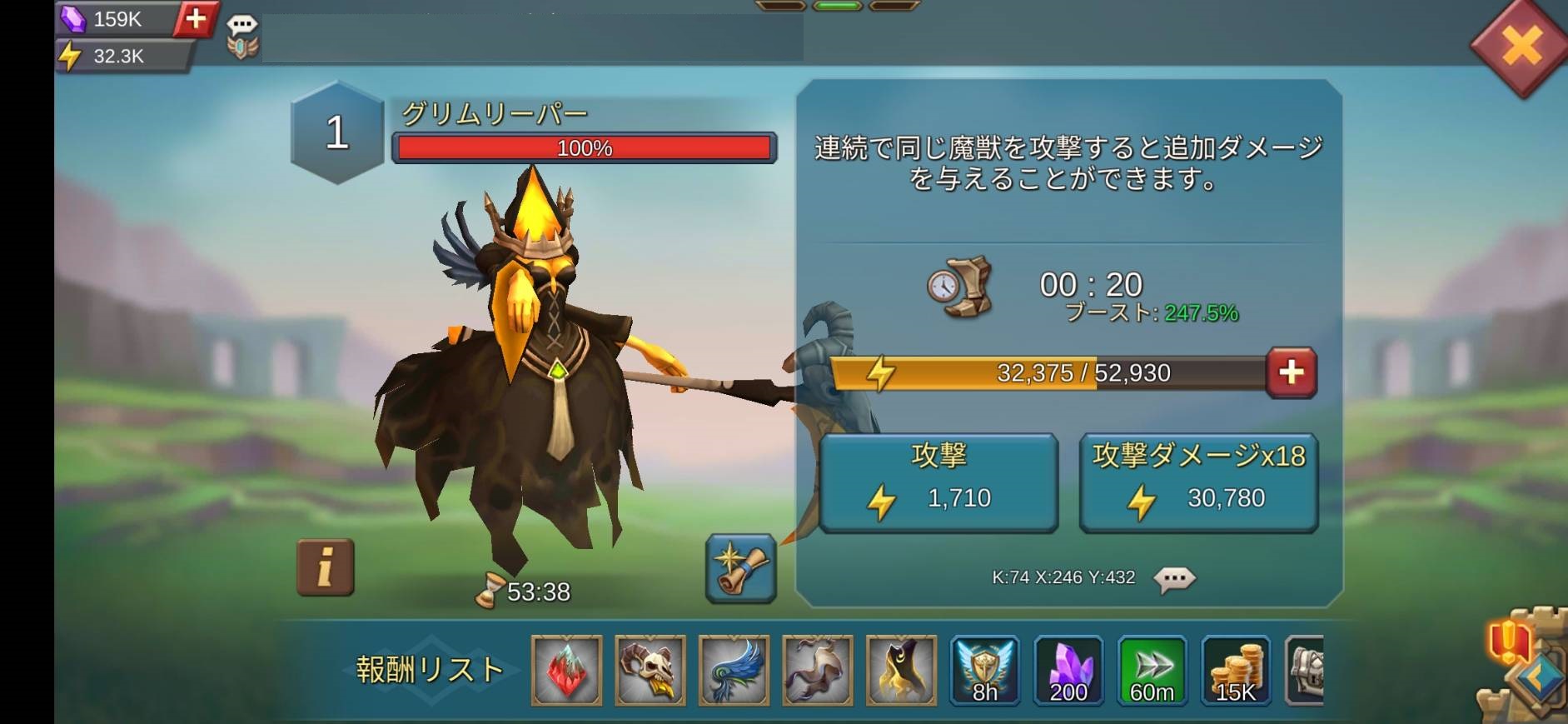Open the scroll and star icon
The width and height of the screenshot is (1568, 724).
point(740,567)
